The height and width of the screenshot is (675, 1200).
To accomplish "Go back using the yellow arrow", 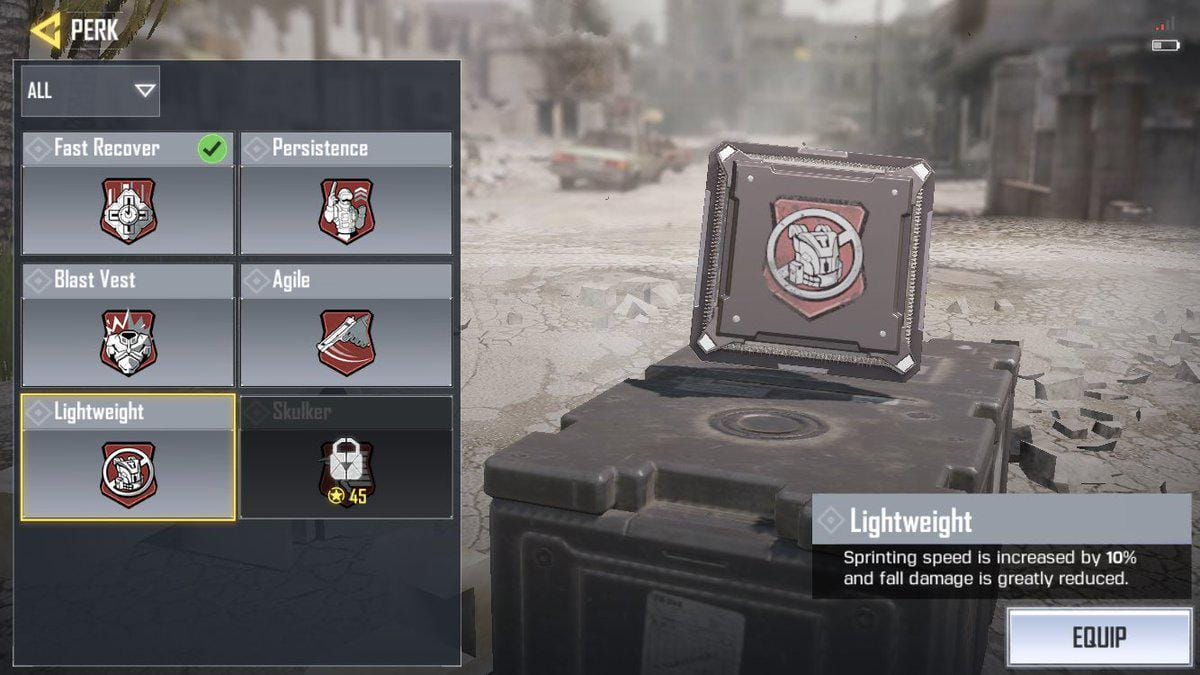I will pyautogui.click(x=45, y=30).
